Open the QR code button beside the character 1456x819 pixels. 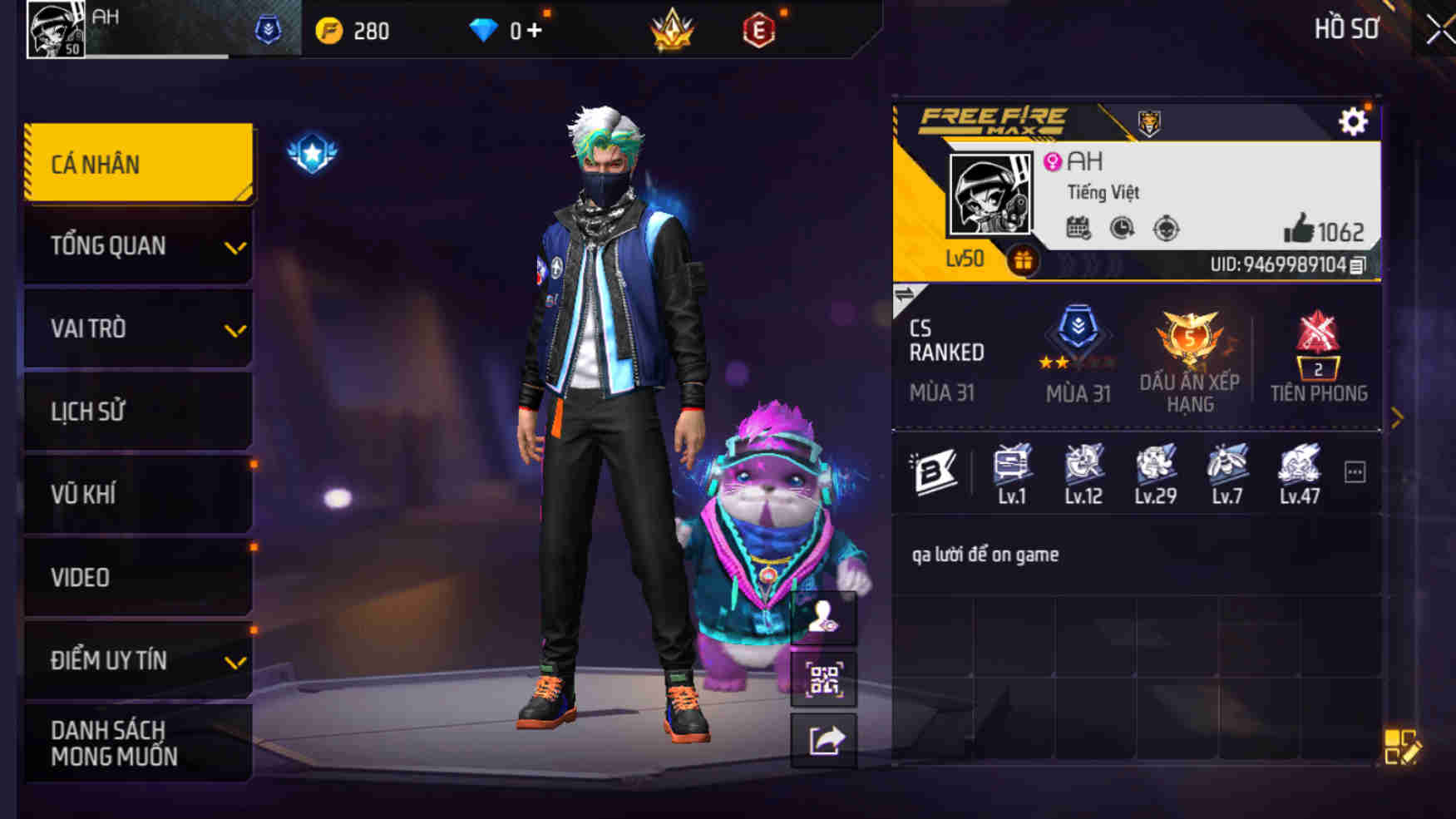click(x=825, y=678)
